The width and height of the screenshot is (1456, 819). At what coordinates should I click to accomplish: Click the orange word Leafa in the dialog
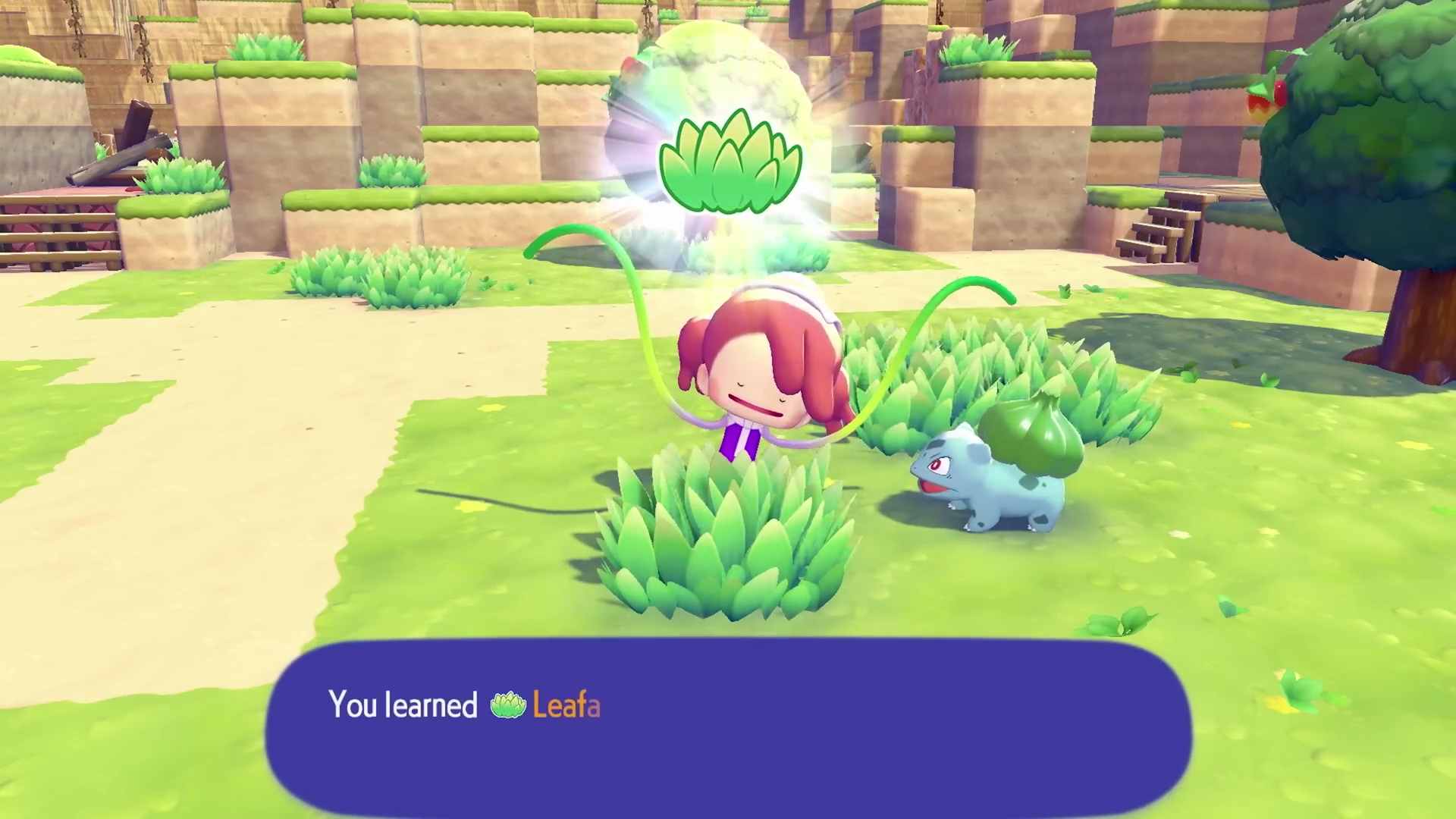(x=566, y=705)
